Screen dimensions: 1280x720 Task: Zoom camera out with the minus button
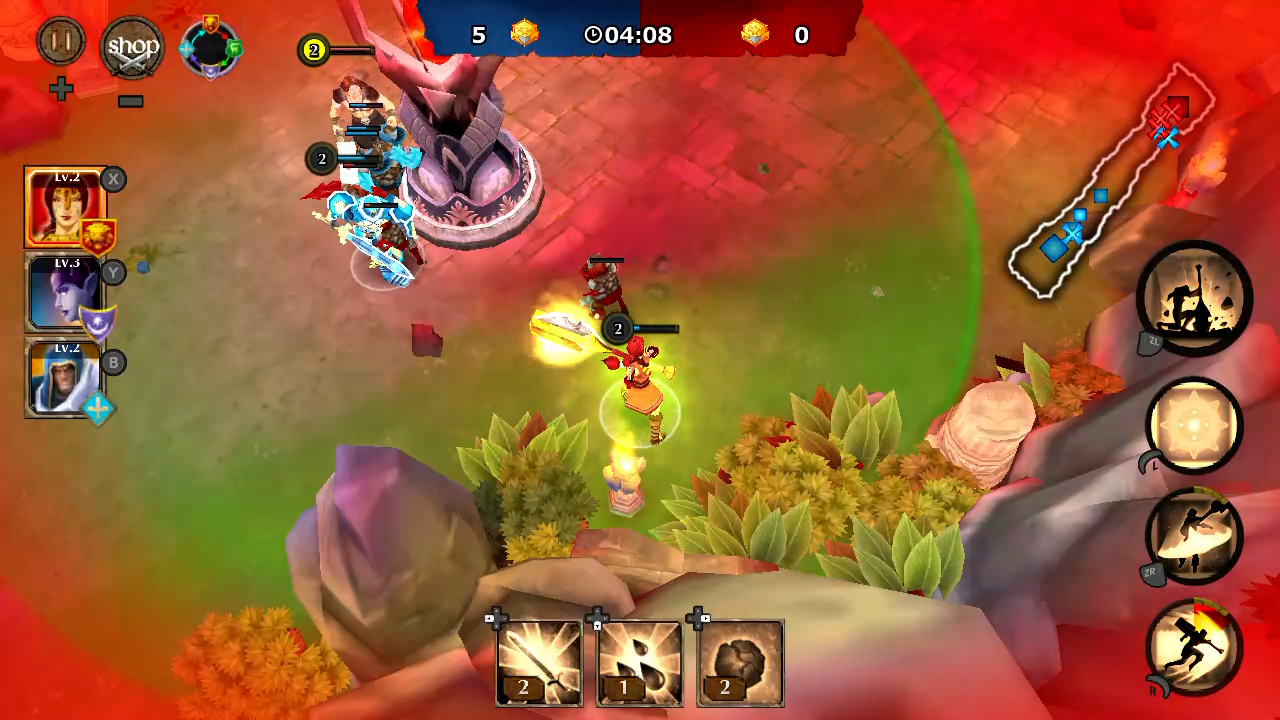tap(129, 100)
